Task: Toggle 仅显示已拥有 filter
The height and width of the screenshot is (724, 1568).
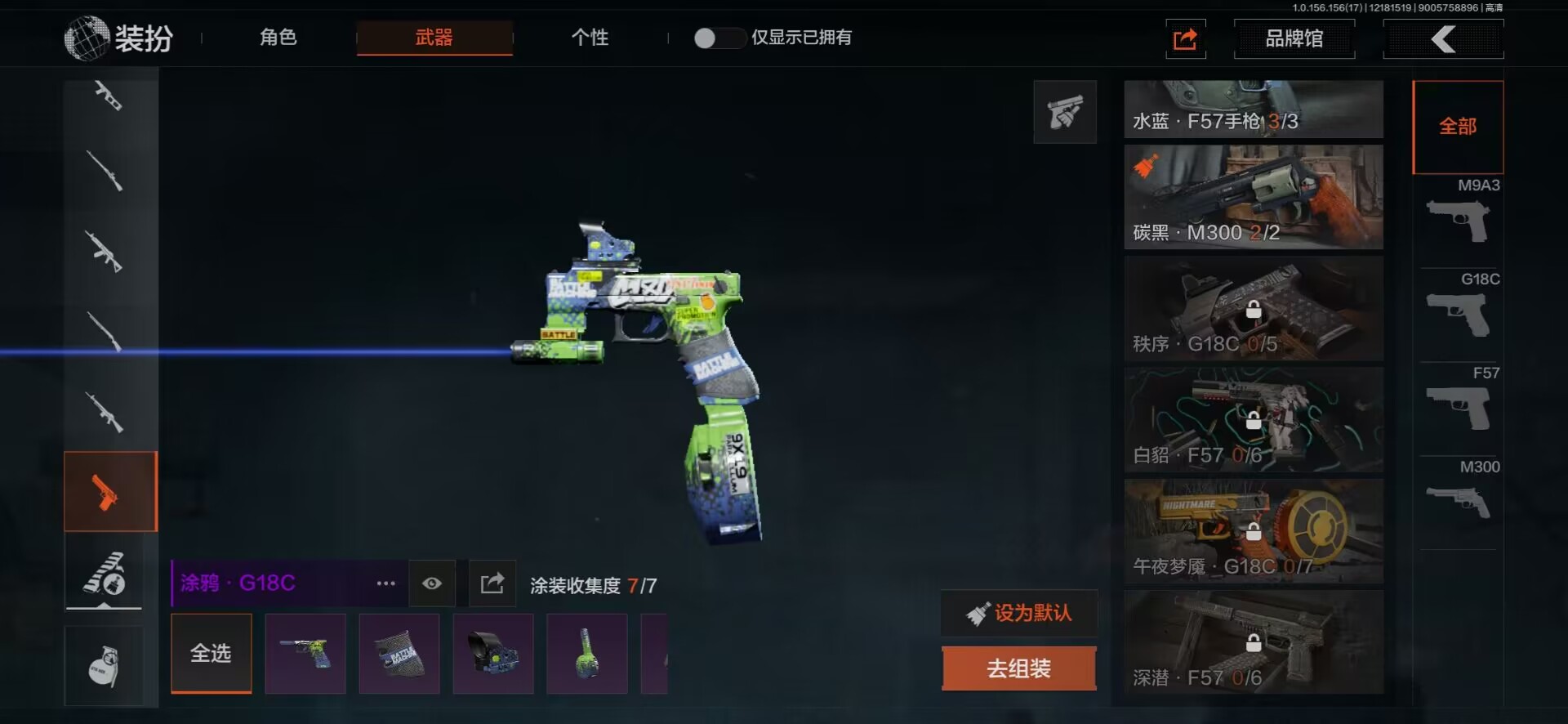Action: click(715, 38)
